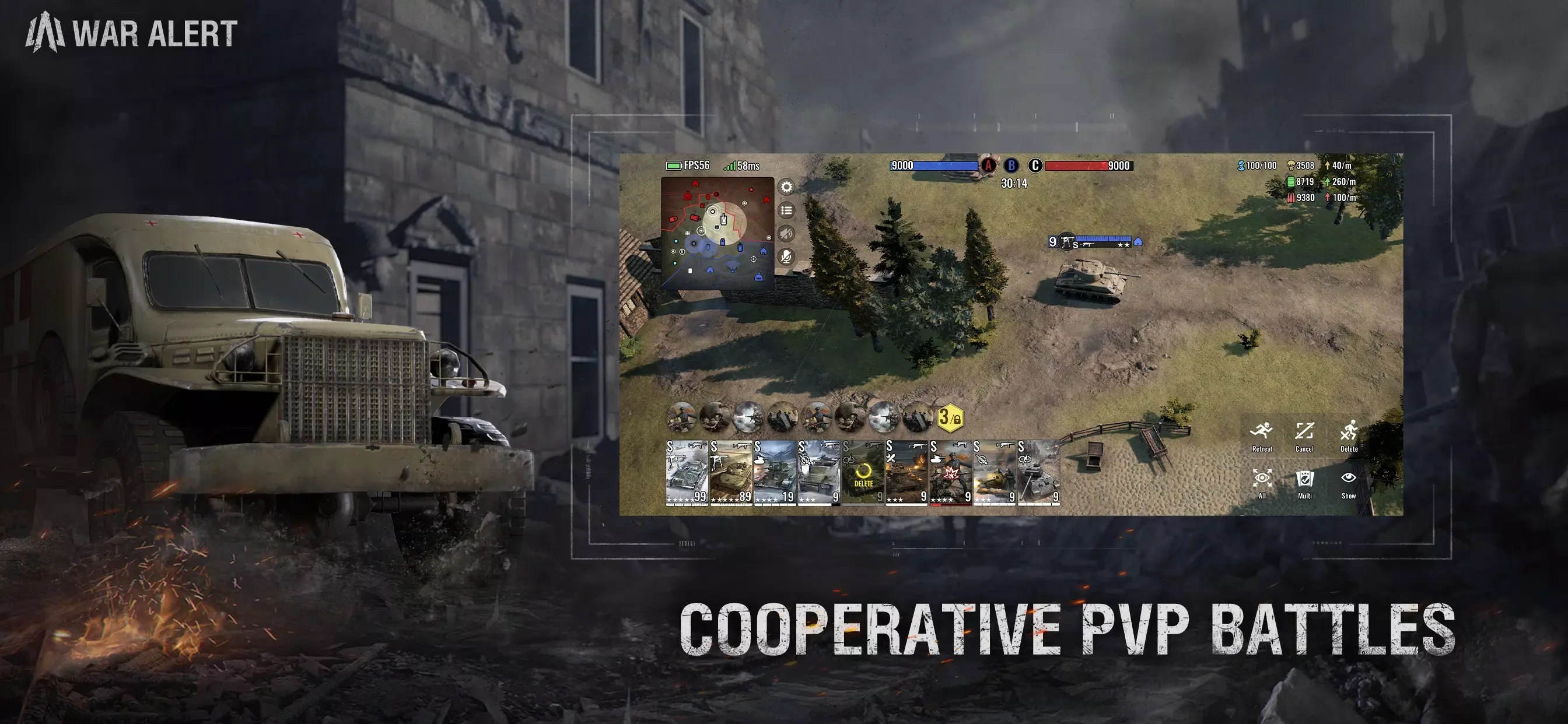
Task: Select the unit card numbered 89
Action: click(730, 473)
